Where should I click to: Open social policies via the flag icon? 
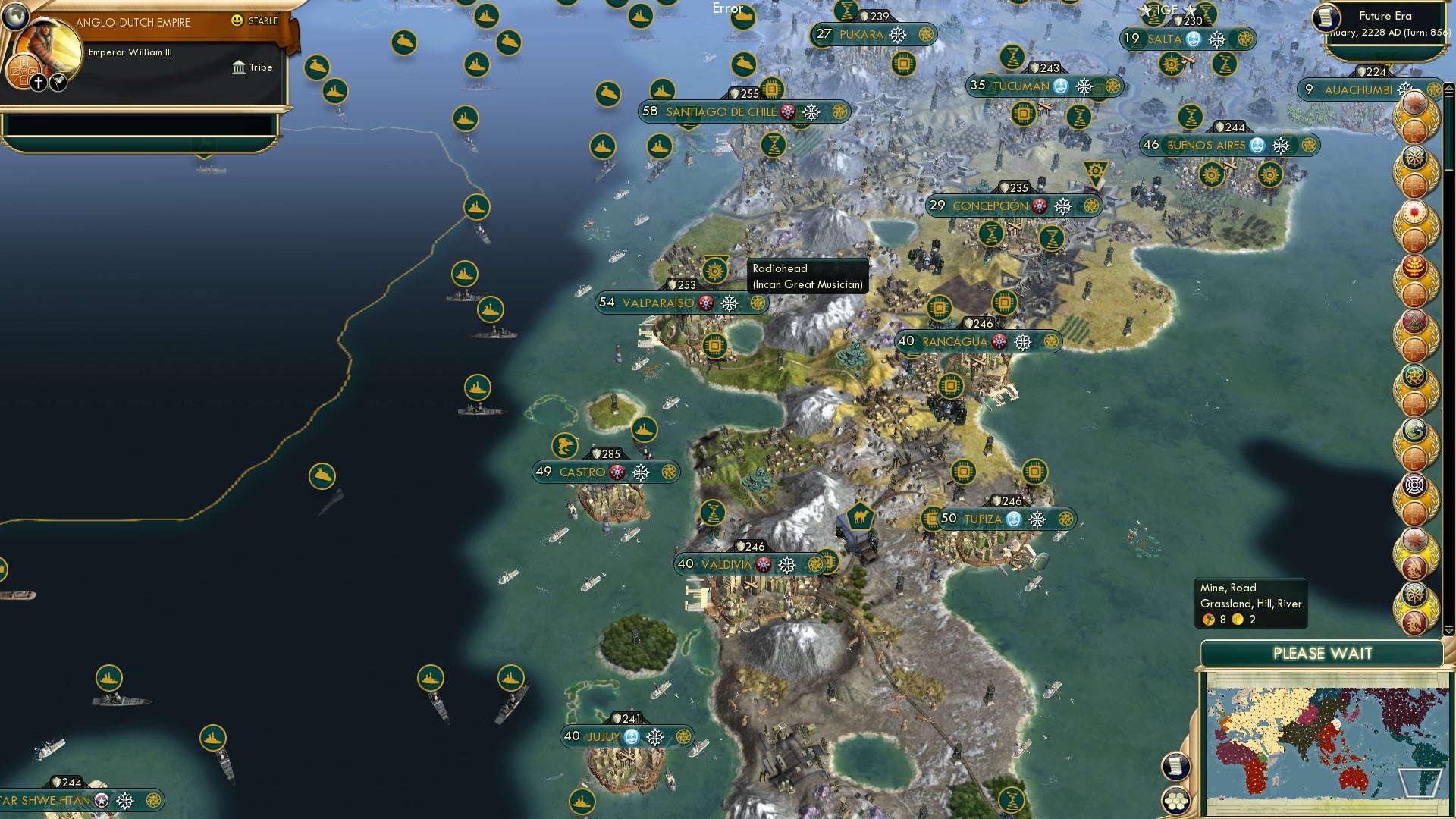(x=57, y=83)
